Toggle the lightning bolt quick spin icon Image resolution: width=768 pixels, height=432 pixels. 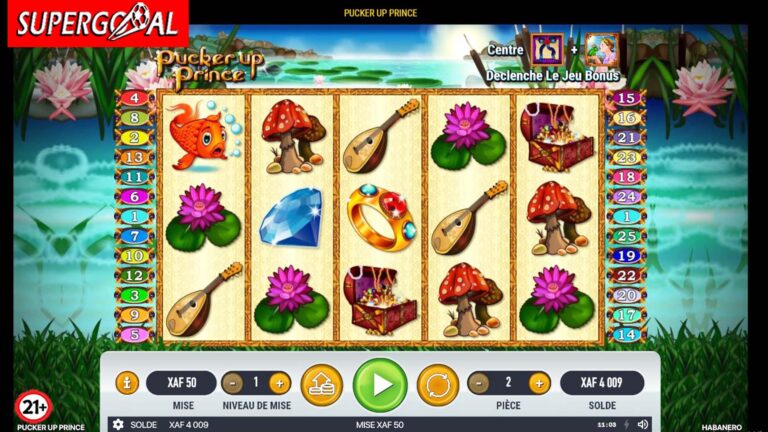627,425
